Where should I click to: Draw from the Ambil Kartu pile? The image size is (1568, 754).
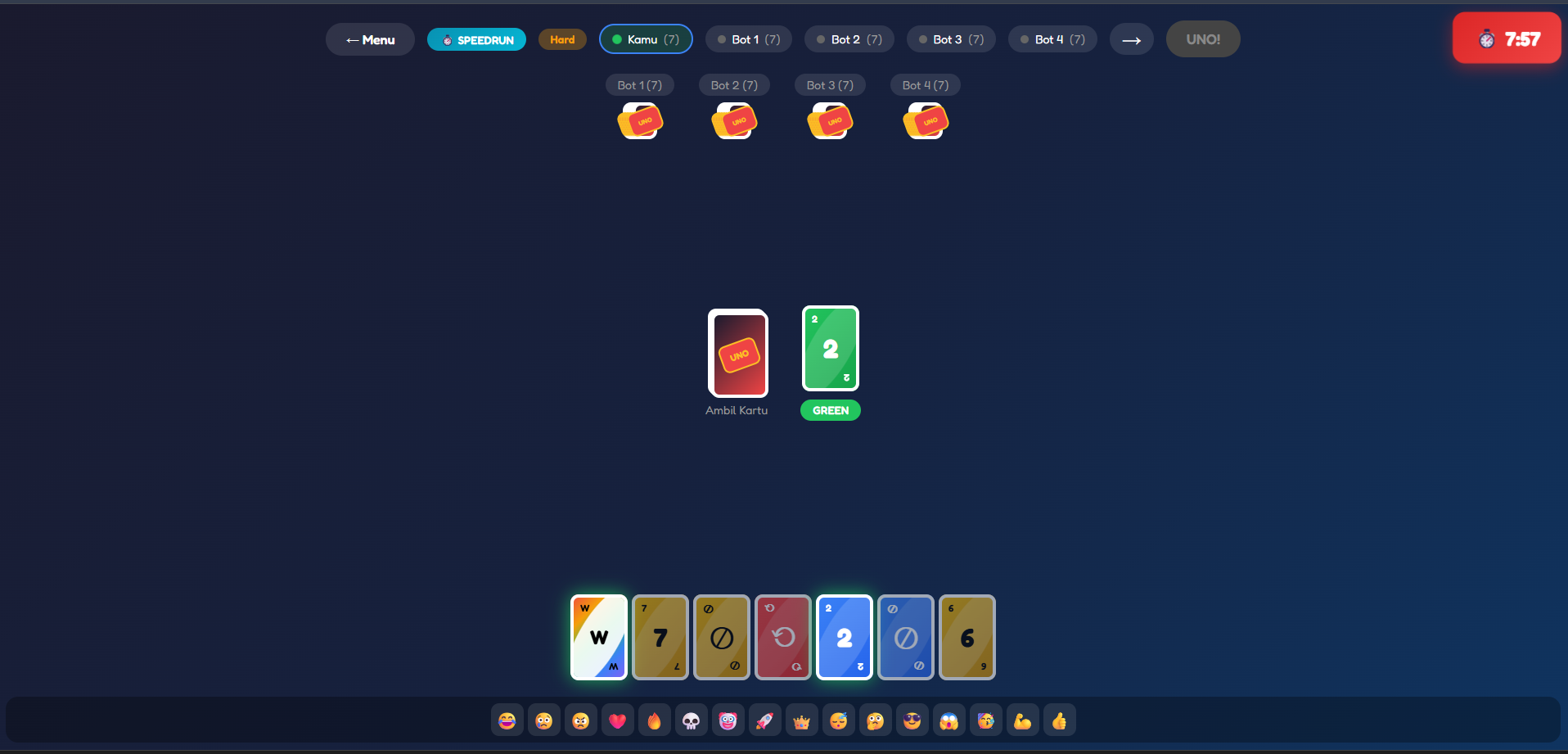pyautogui.click(x=737, y=354)
